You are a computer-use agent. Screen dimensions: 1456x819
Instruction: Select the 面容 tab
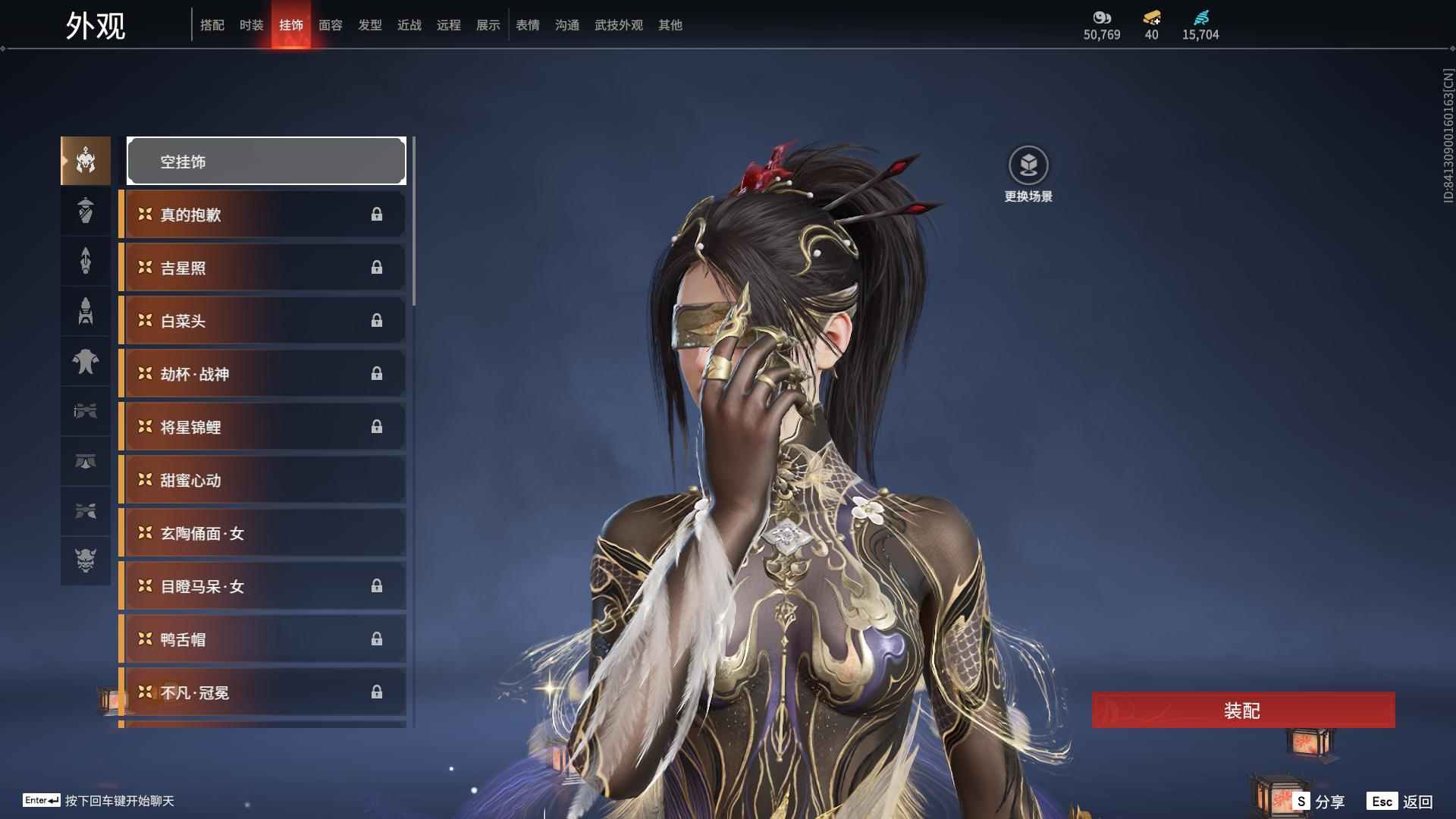[330, 25]
